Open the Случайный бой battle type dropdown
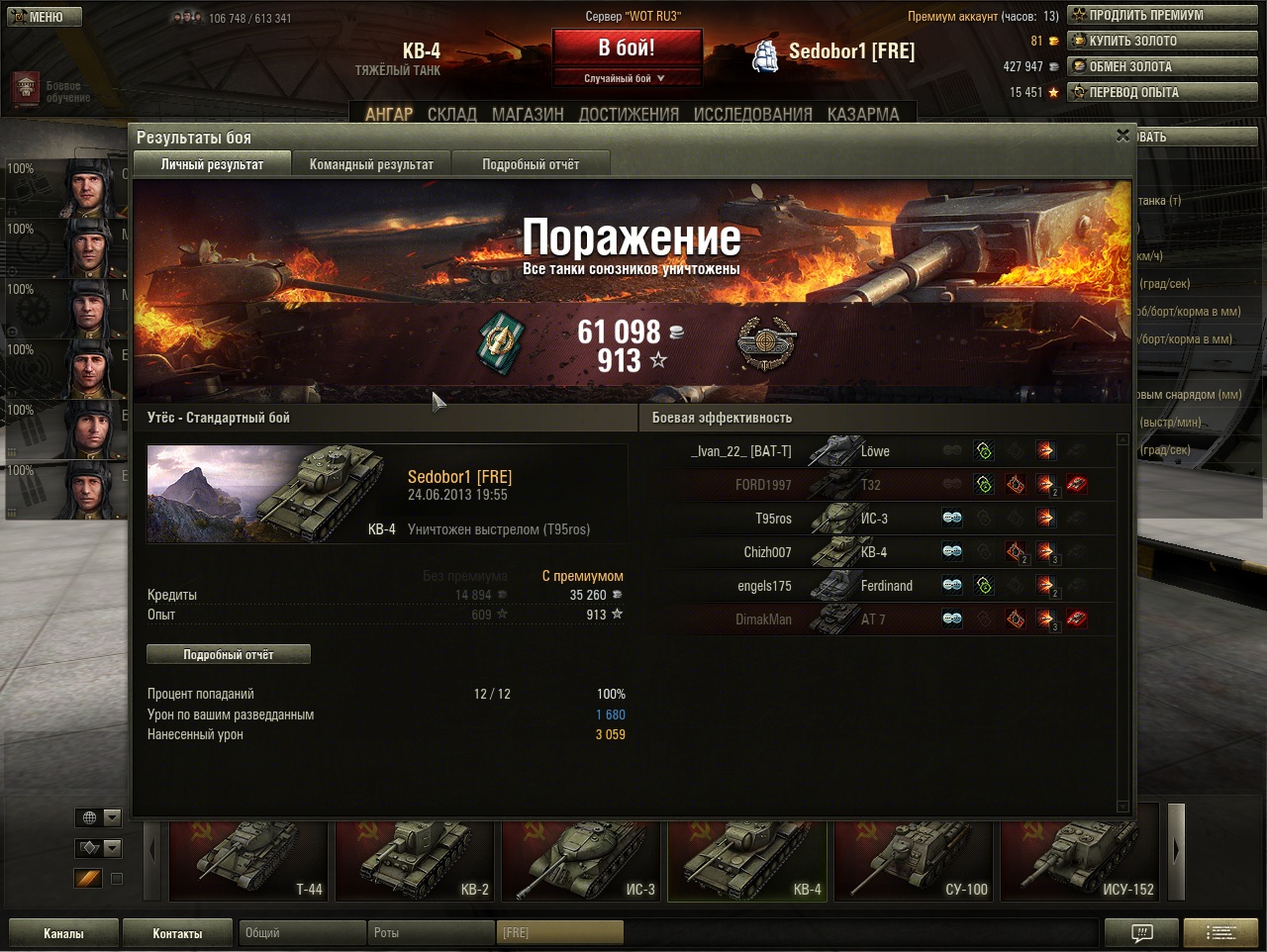Image resolution: width=1267 pixels, height=952 pixels. pos(627,78)
